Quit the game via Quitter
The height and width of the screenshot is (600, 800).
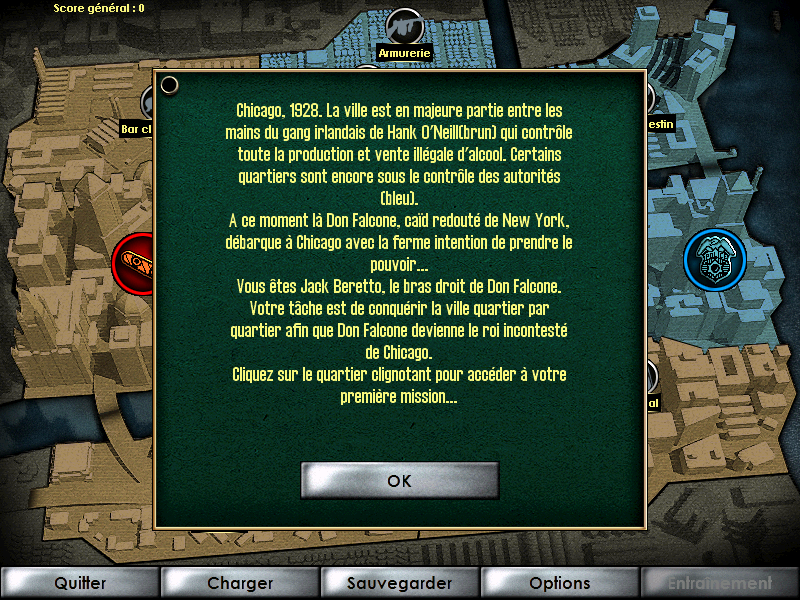click(x=80, y=583)
